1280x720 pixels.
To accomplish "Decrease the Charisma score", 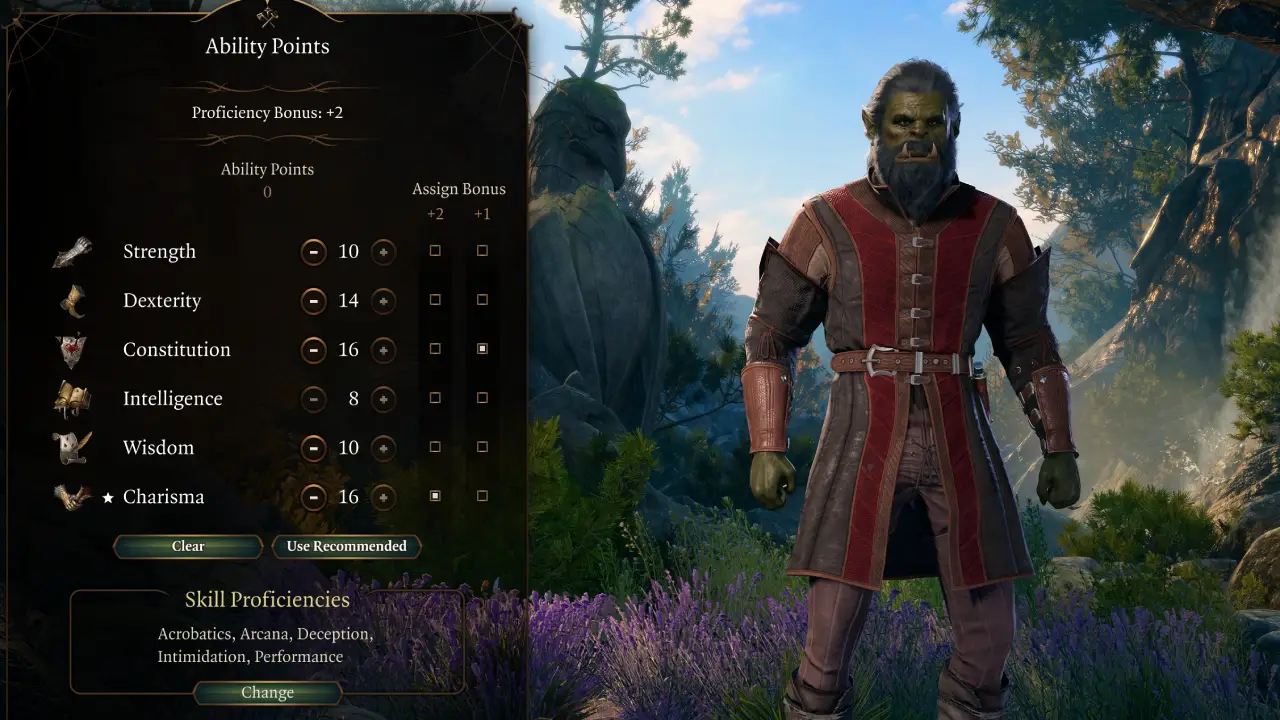I will tap(314, 497).
